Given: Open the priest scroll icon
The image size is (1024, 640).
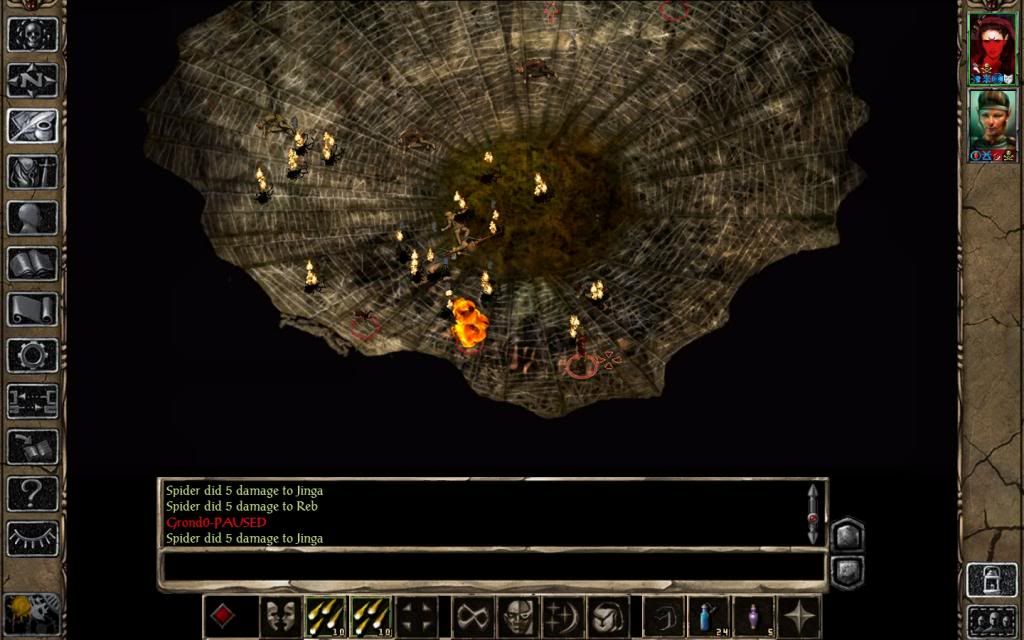Looking at the screenshot, I should tap(32, 309).
